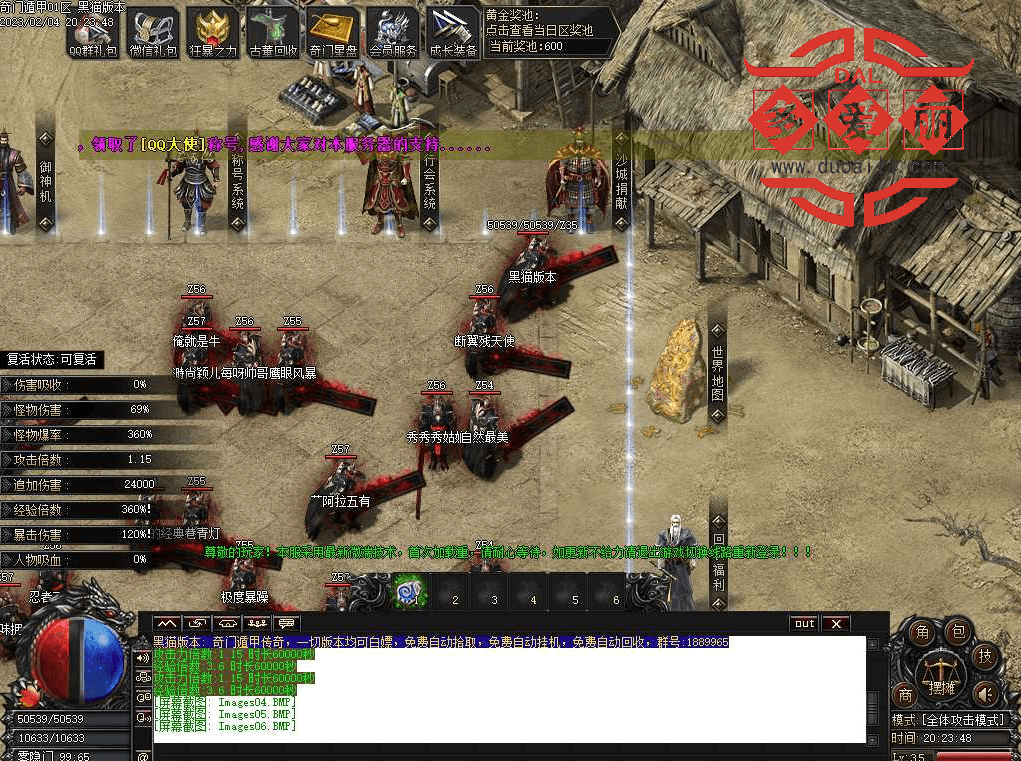Change the 全体攻击模式 attack mode
This screenshot has width=1021, height=761.
point(954,720)
